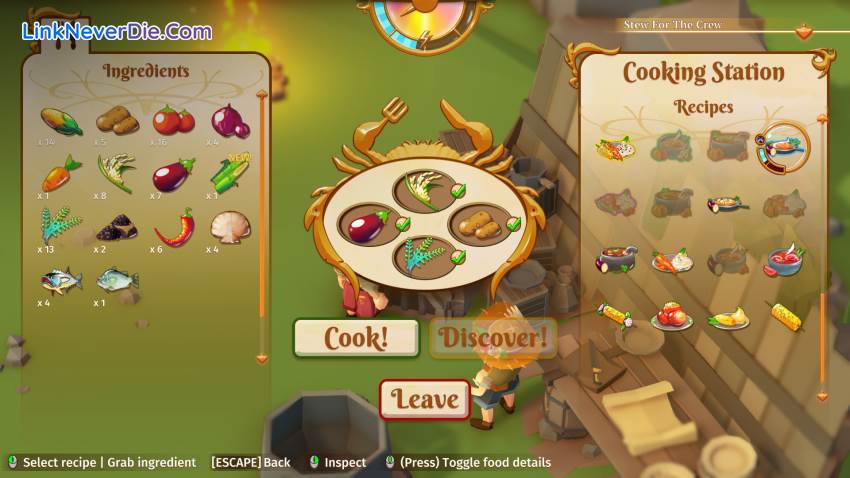Choose the red onion ingredient

click(230, 121)
